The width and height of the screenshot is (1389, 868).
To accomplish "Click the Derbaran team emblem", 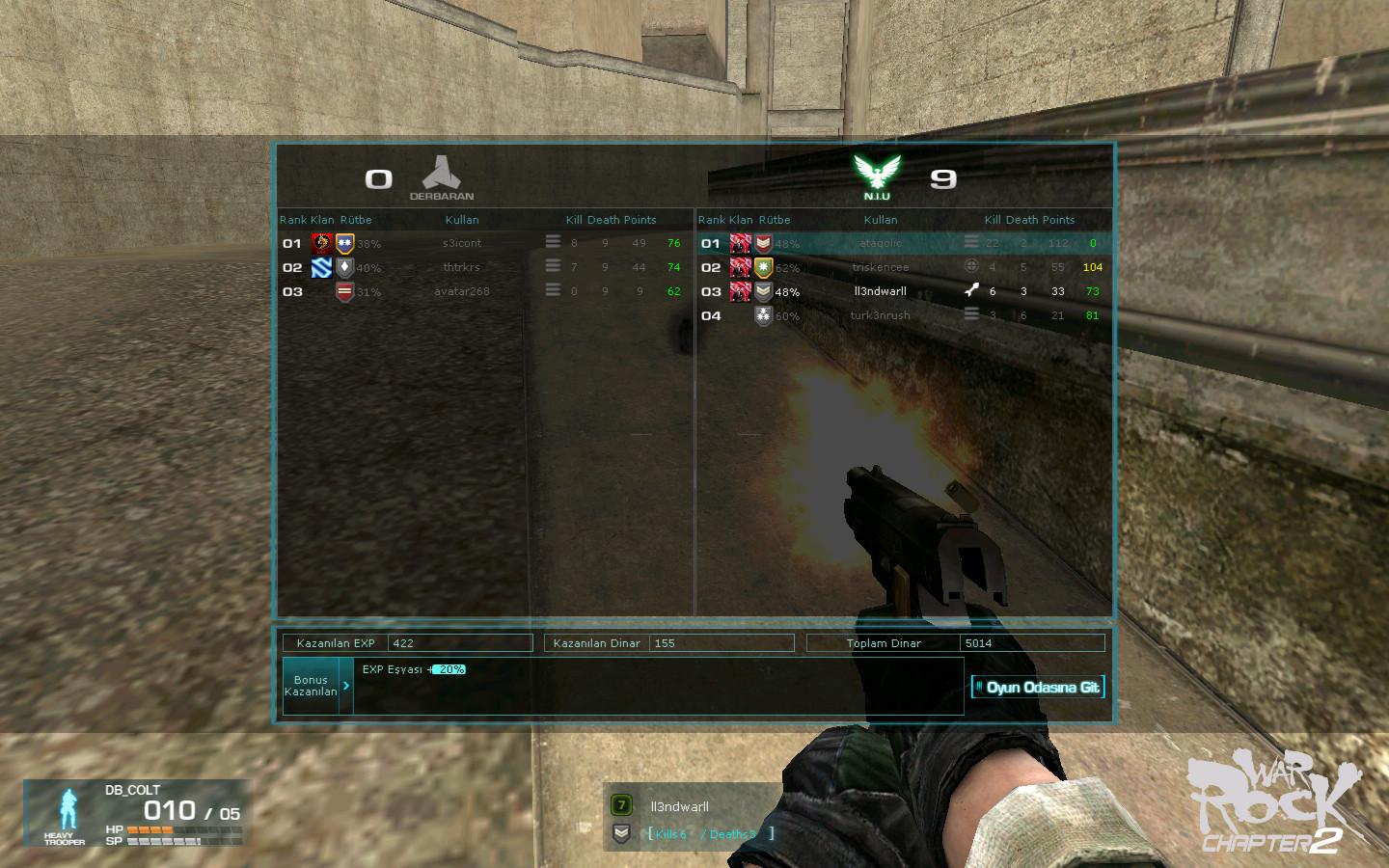I will (442, 174).
